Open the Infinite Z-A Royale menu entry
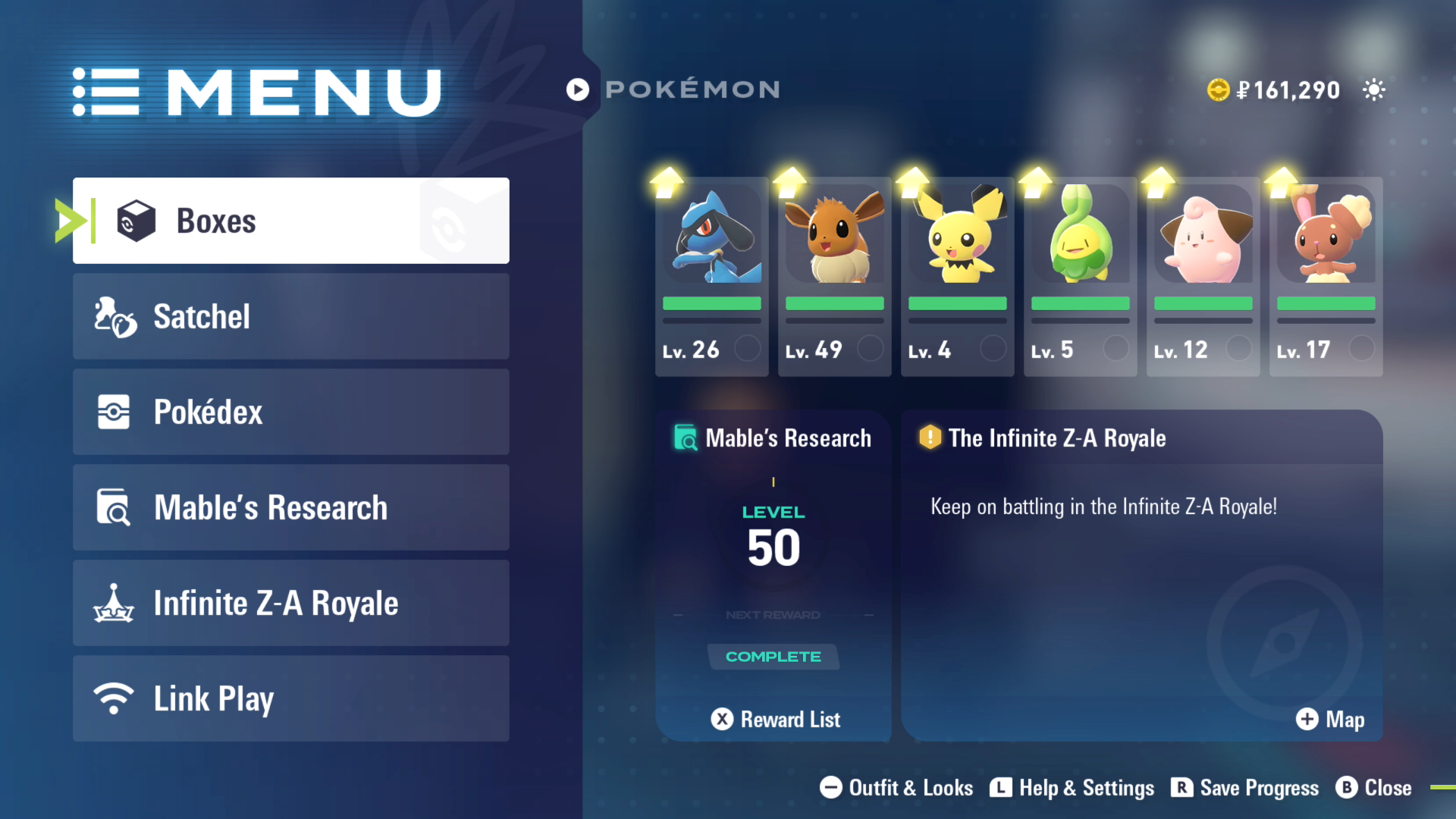1456x819 pixels. [x=290, y=603]
